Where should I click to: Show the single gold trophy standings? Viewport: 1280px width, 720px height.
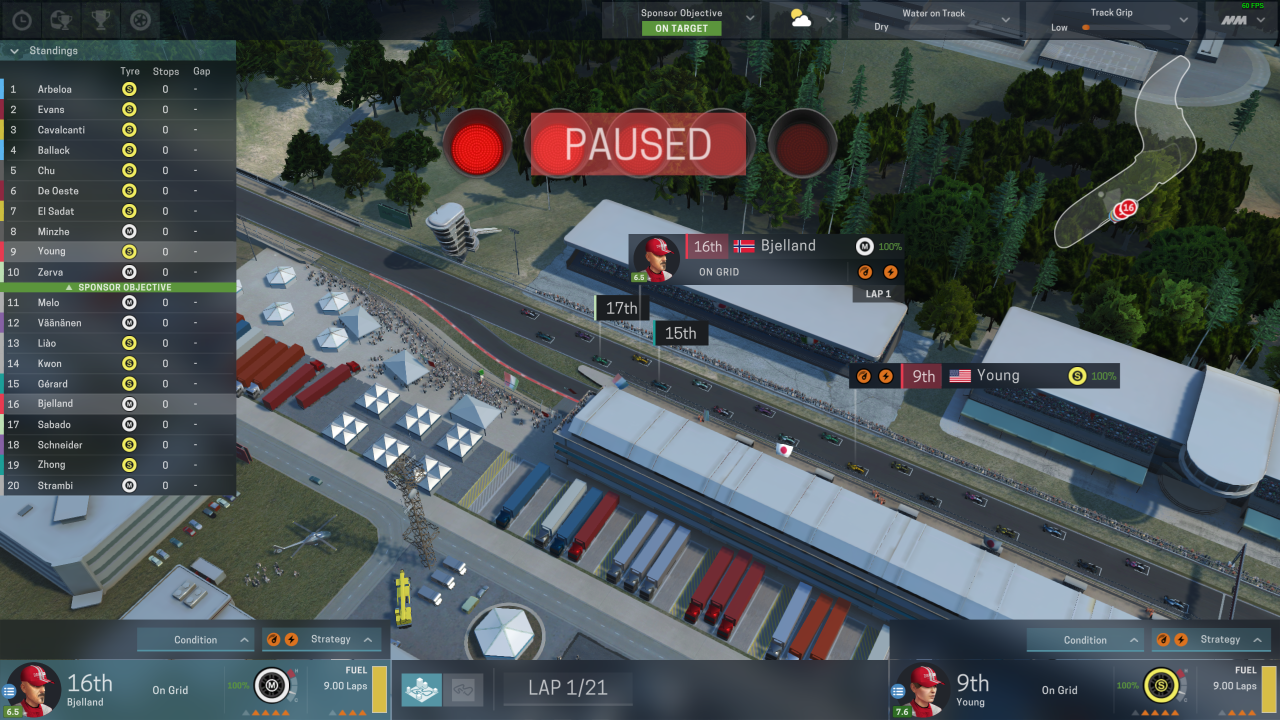coord(100,19)
